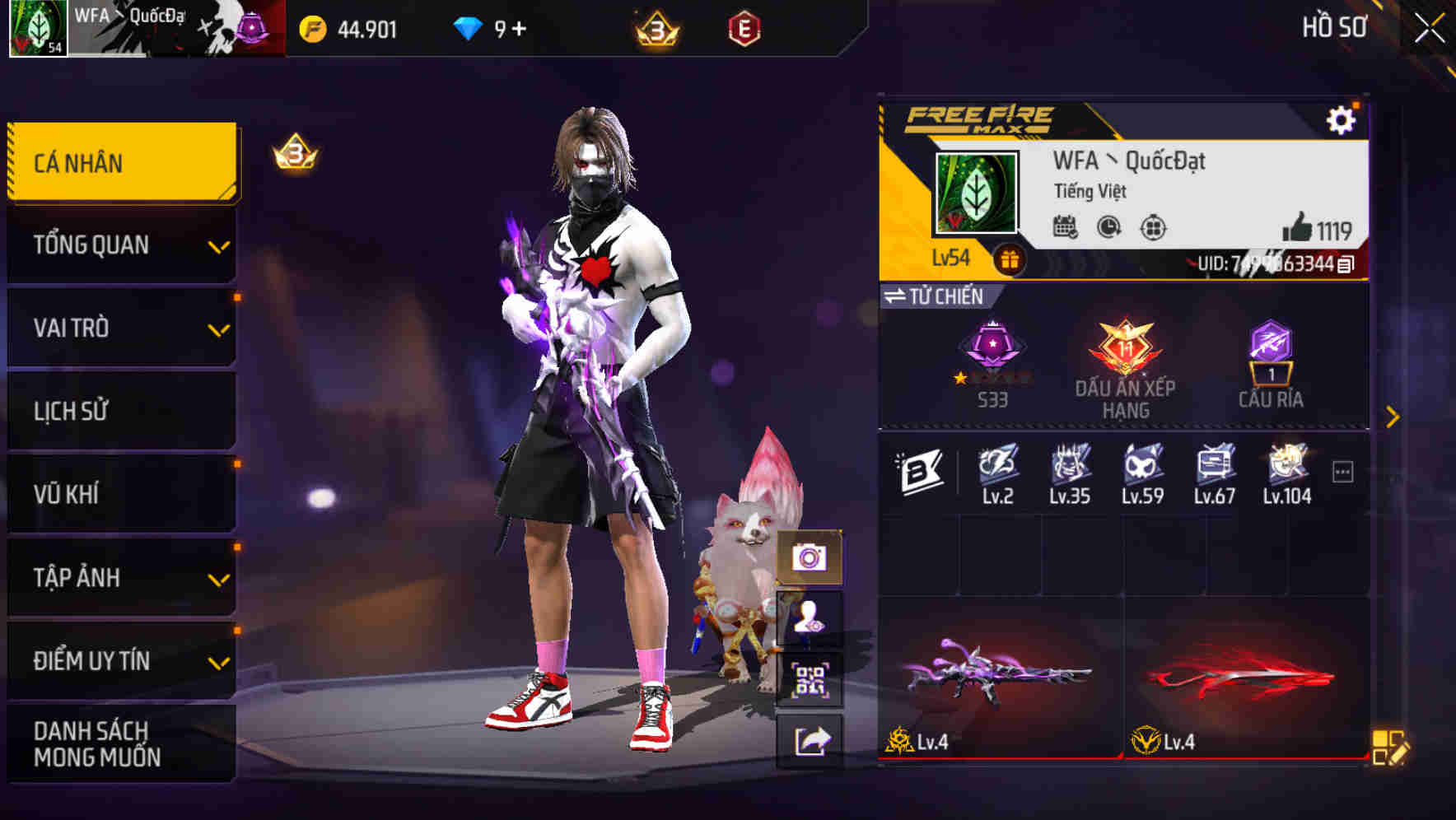Click the Danh Sách Mong Muốn button

[120, 743]
